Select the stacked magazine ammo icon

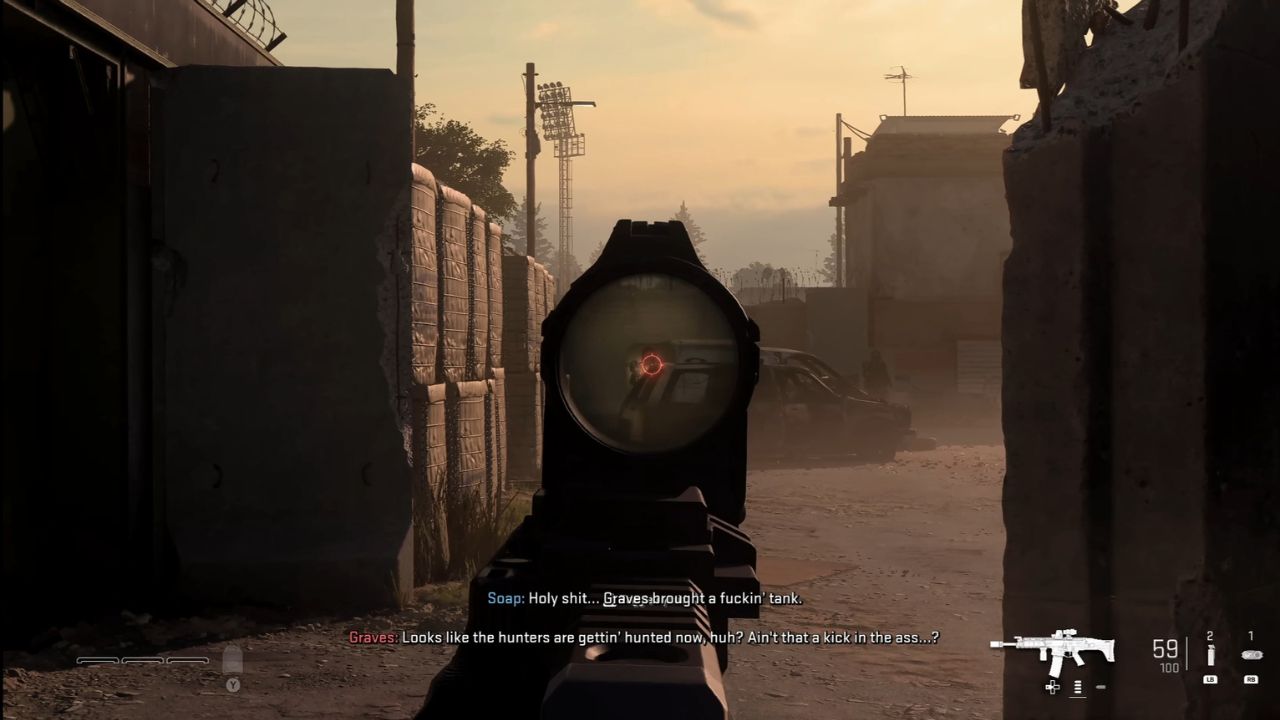click(x=1077, y=687)
